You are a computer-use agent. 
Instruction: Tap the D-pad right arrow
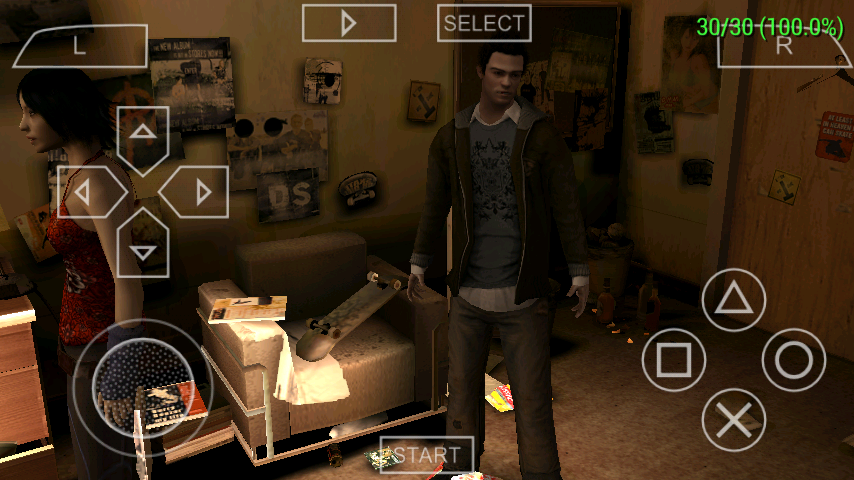tap(199, 192)
